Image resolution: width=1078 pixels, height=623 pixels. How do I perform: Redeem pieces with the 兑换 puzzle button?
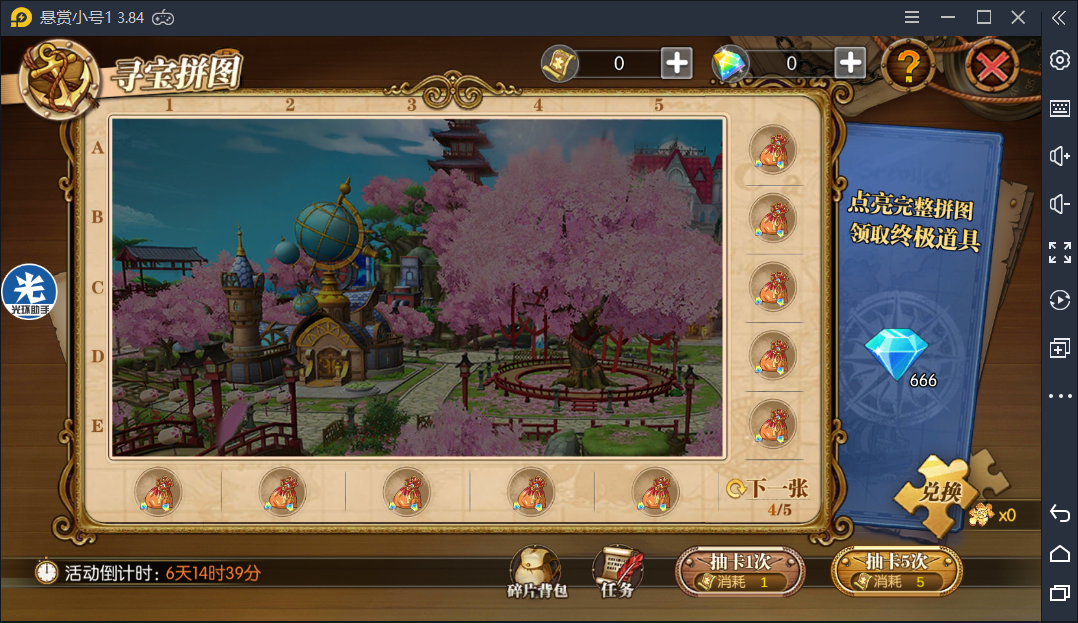click(x=940, y=492)
